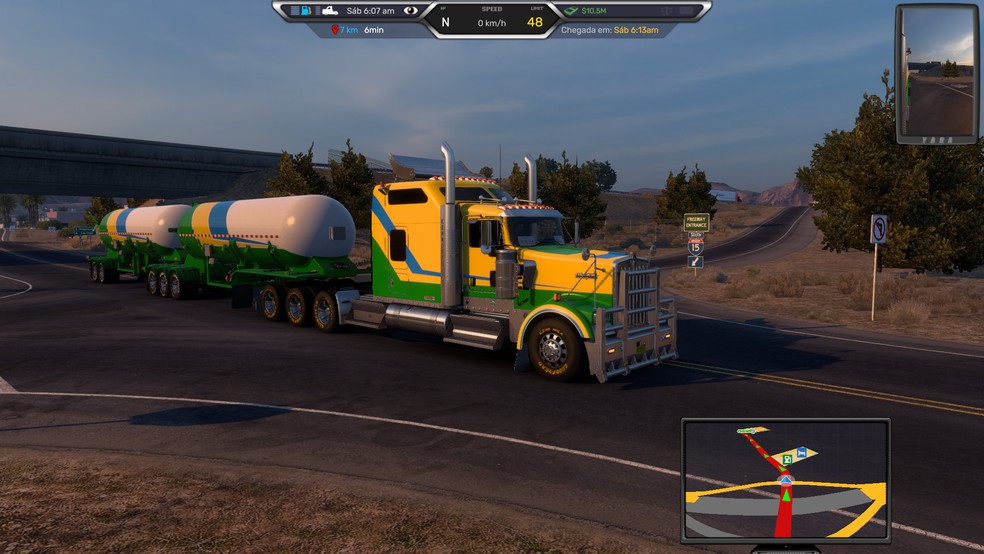Screen dimensions: 984x554
Task: Click the green money icon
Action: point(570,11)
